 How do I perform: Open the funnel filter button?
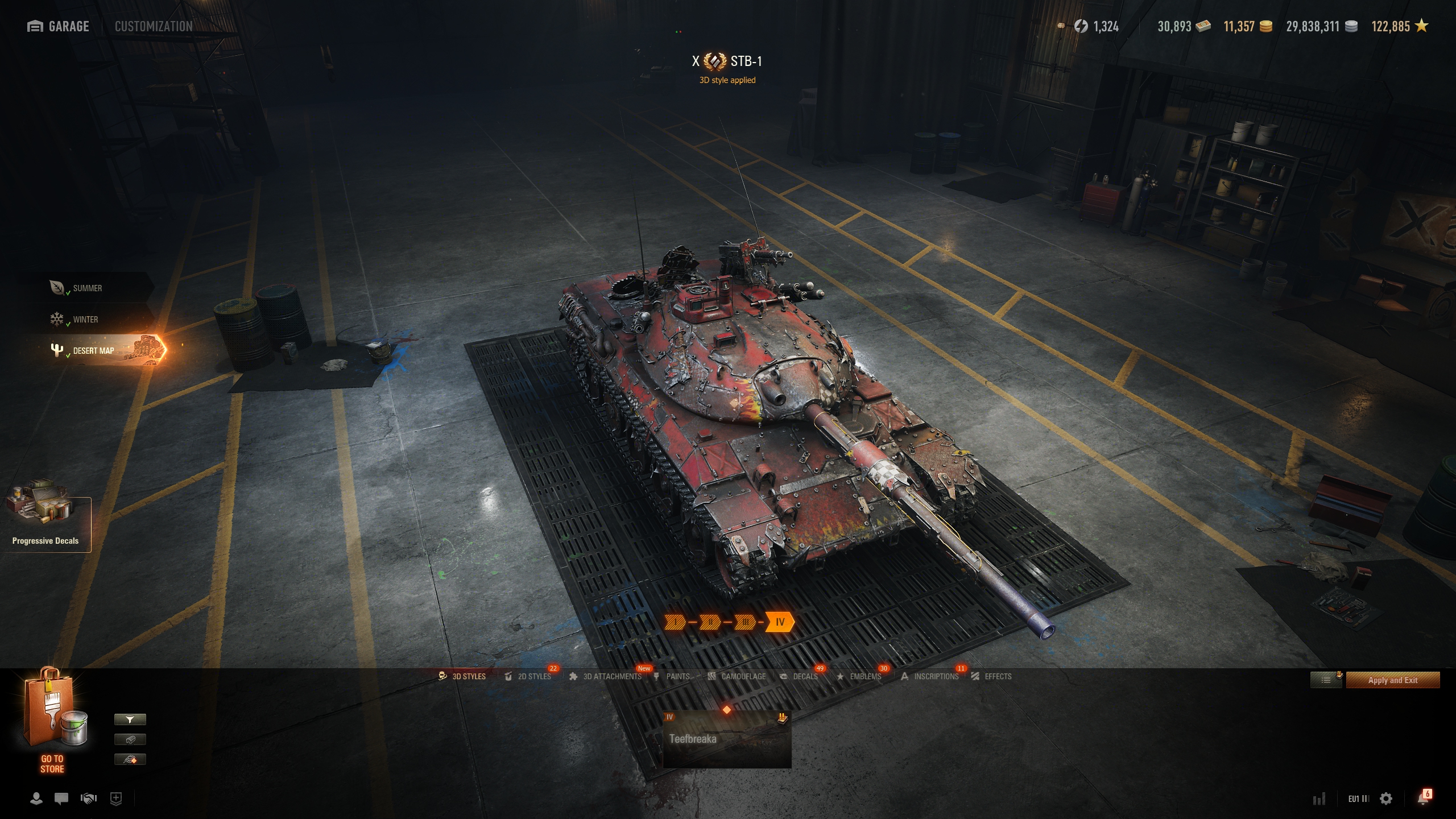(x=130, y=719)
